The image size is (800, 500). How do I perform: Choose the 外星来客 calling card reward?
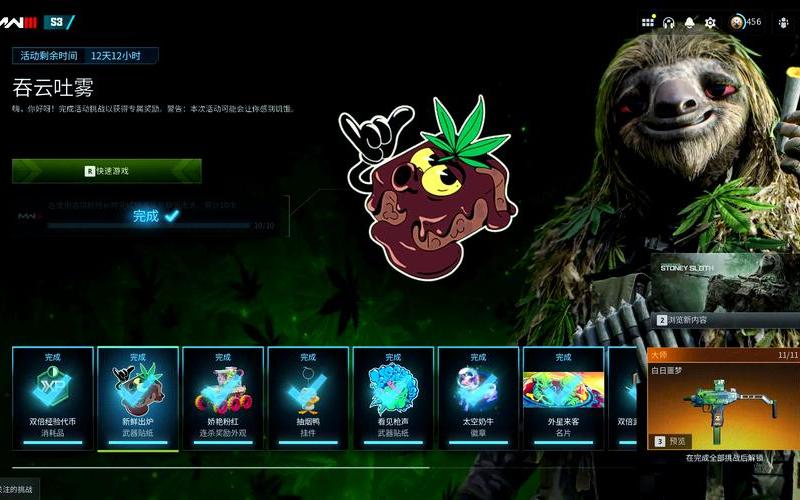coord(563,398)
